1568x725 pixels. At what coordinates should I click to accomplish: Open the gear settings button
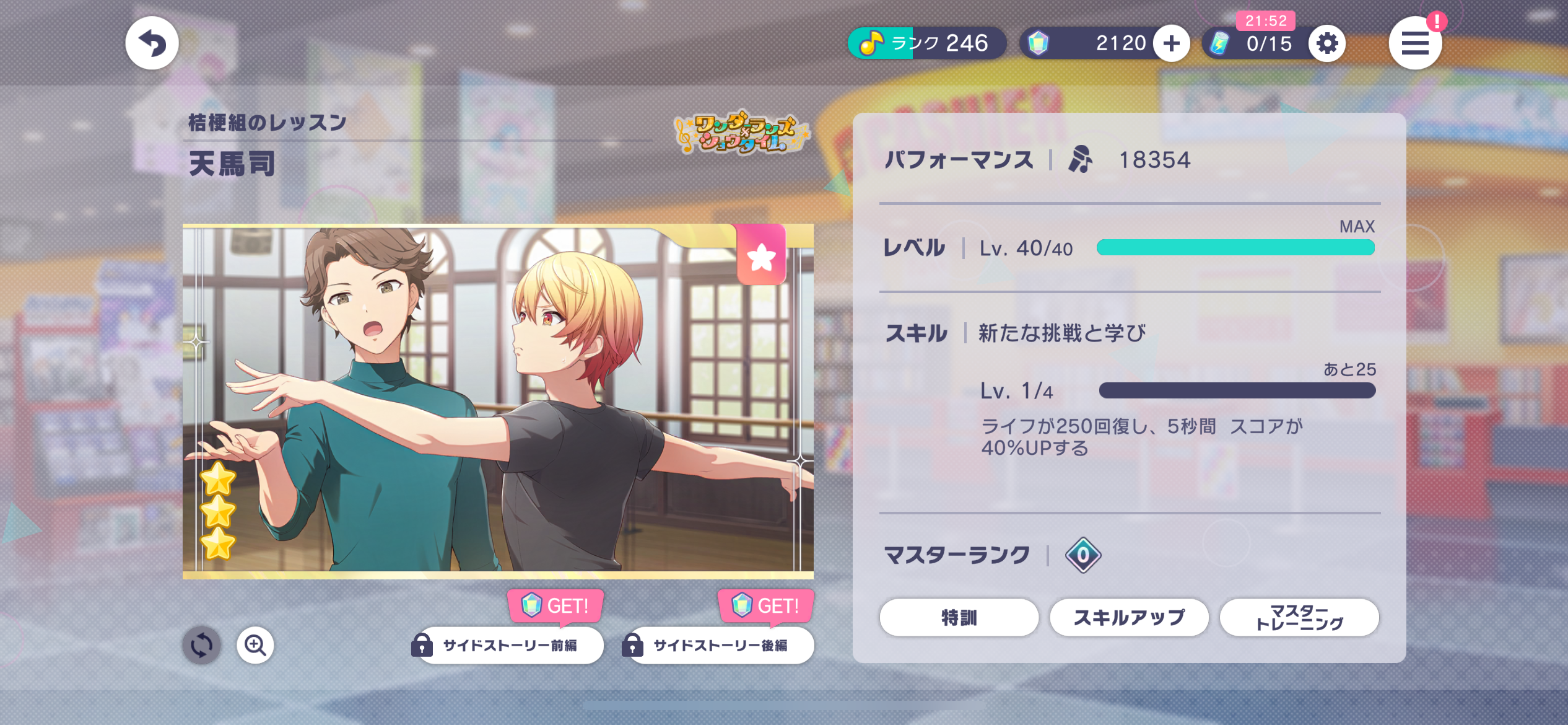click(x=1326, y=43)
